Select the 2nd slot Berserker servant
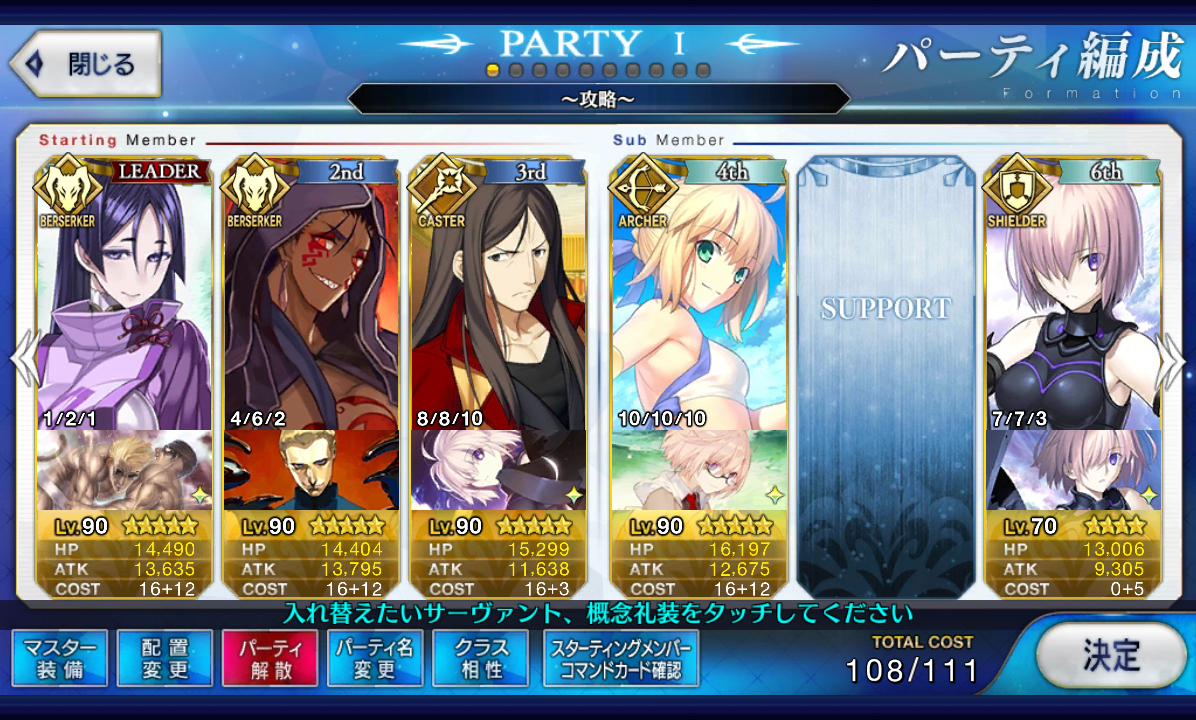1196x720 pixels. point(311,300)
